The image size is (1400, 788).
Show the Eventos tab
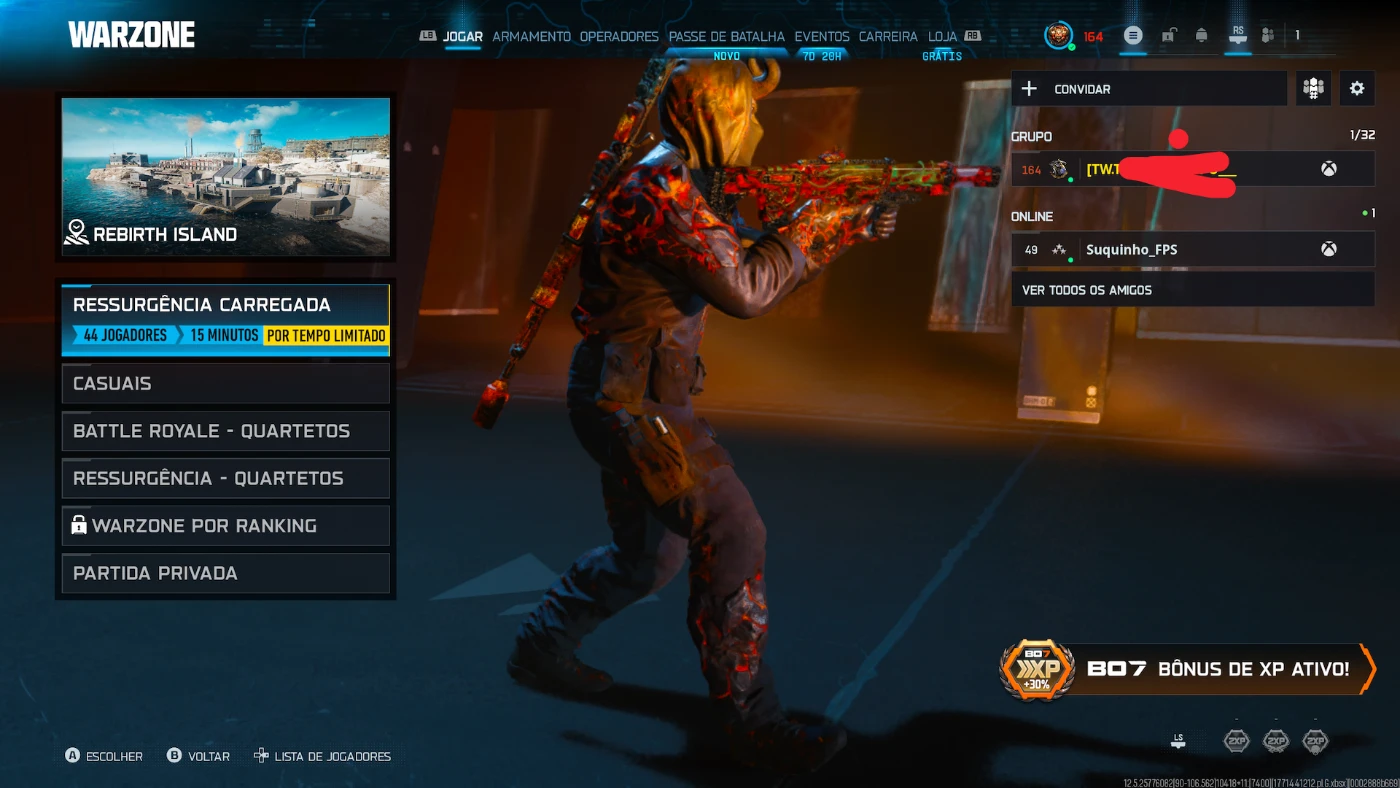coord(822,37)
